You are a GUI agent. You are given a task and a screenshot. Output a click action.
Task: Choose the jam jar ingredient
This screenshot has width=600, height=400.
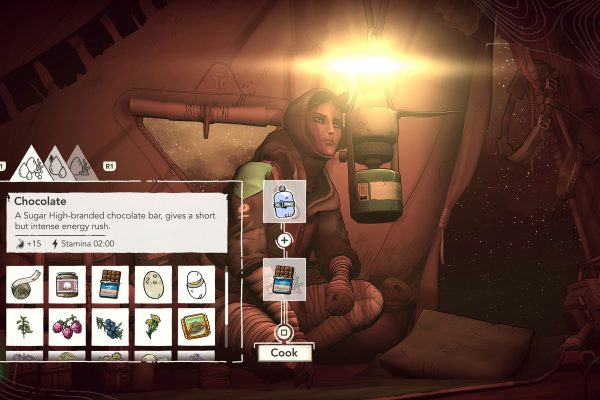[x=68, y=284]
